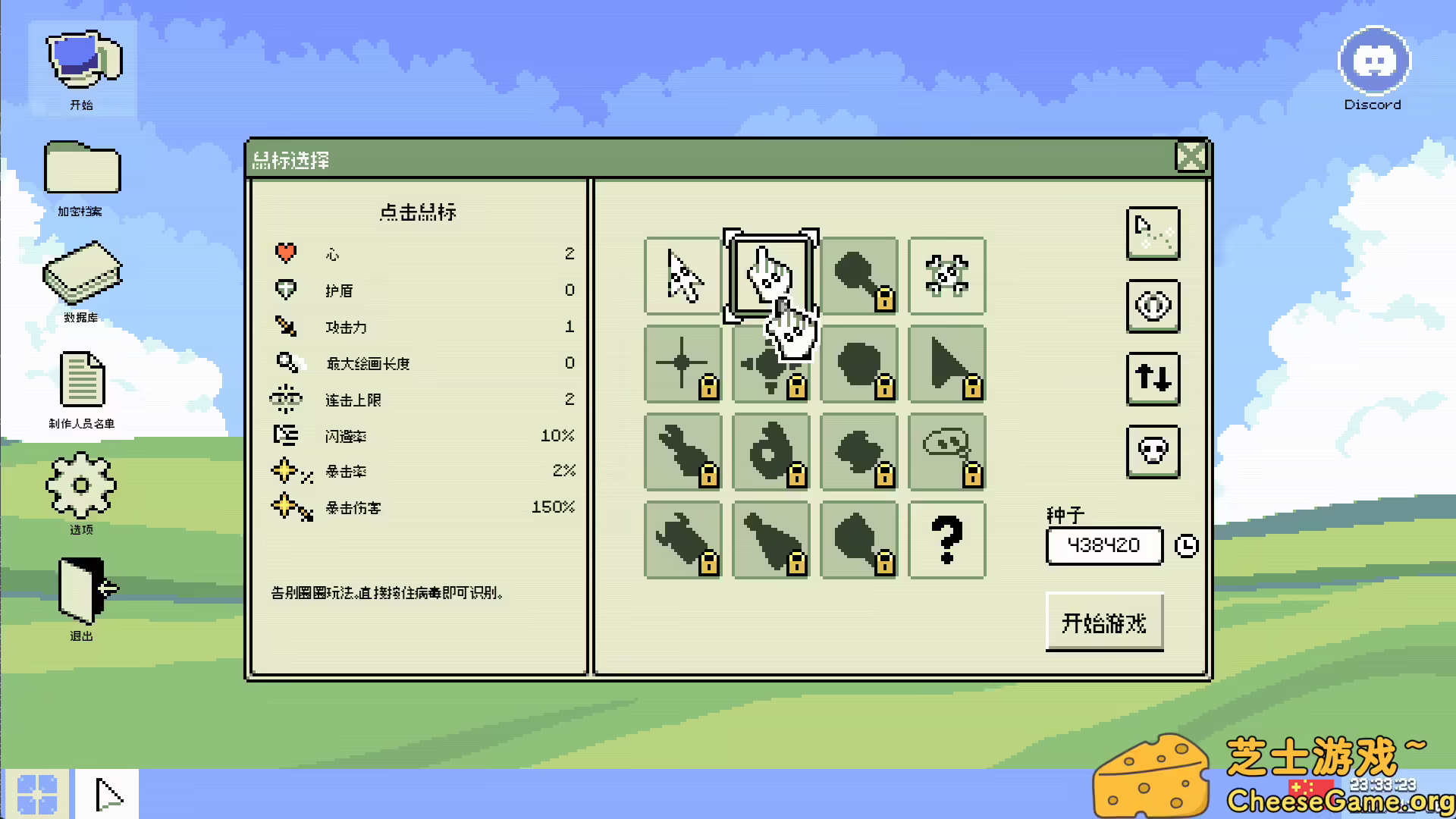Click the seed input field showing 438420
This screenshot has width=1456, height=819.
pos(1104,545)
